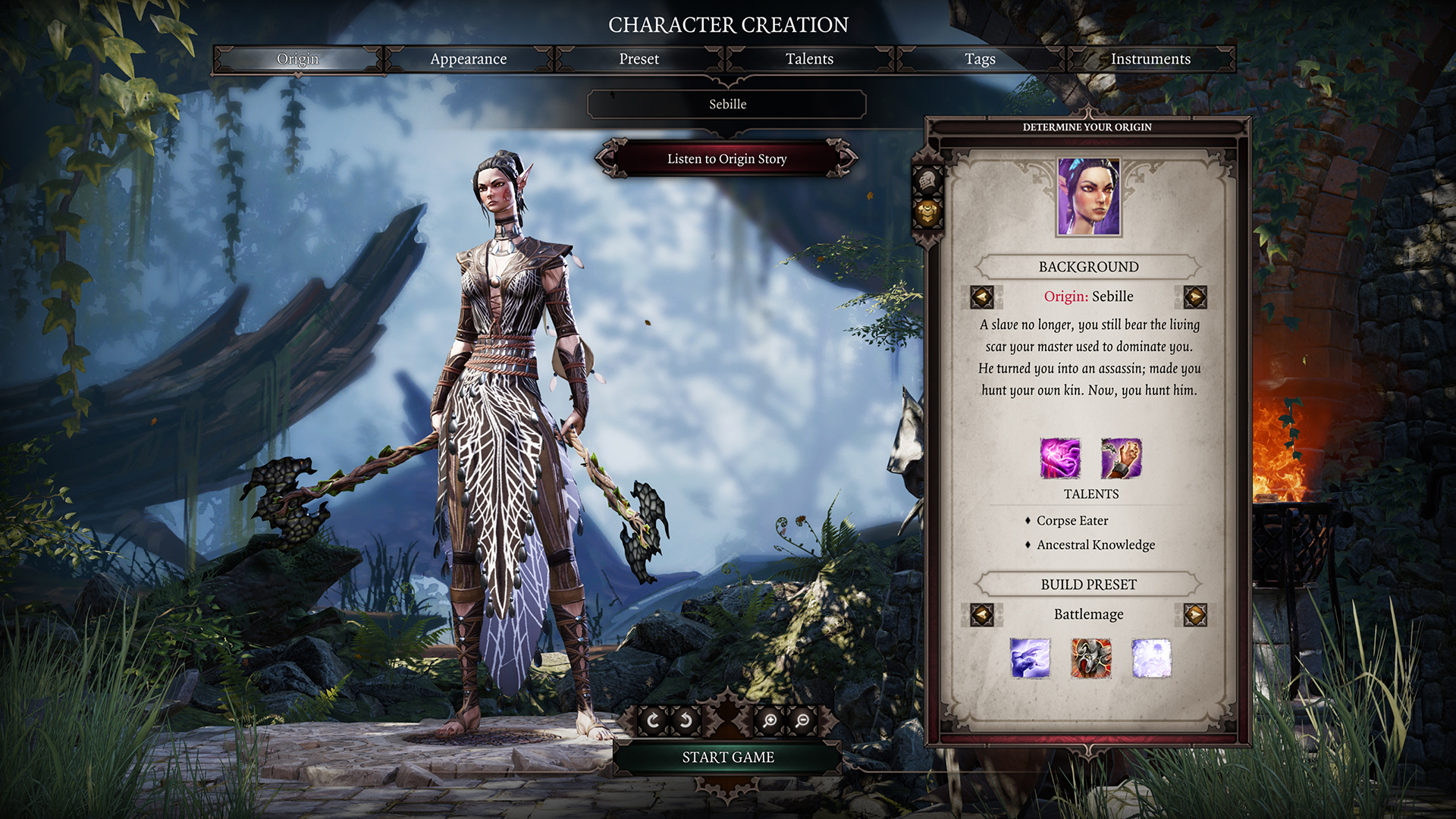The image size is (1456, 819).
Task: Listen to Origin Story
Action: point(726,159)
